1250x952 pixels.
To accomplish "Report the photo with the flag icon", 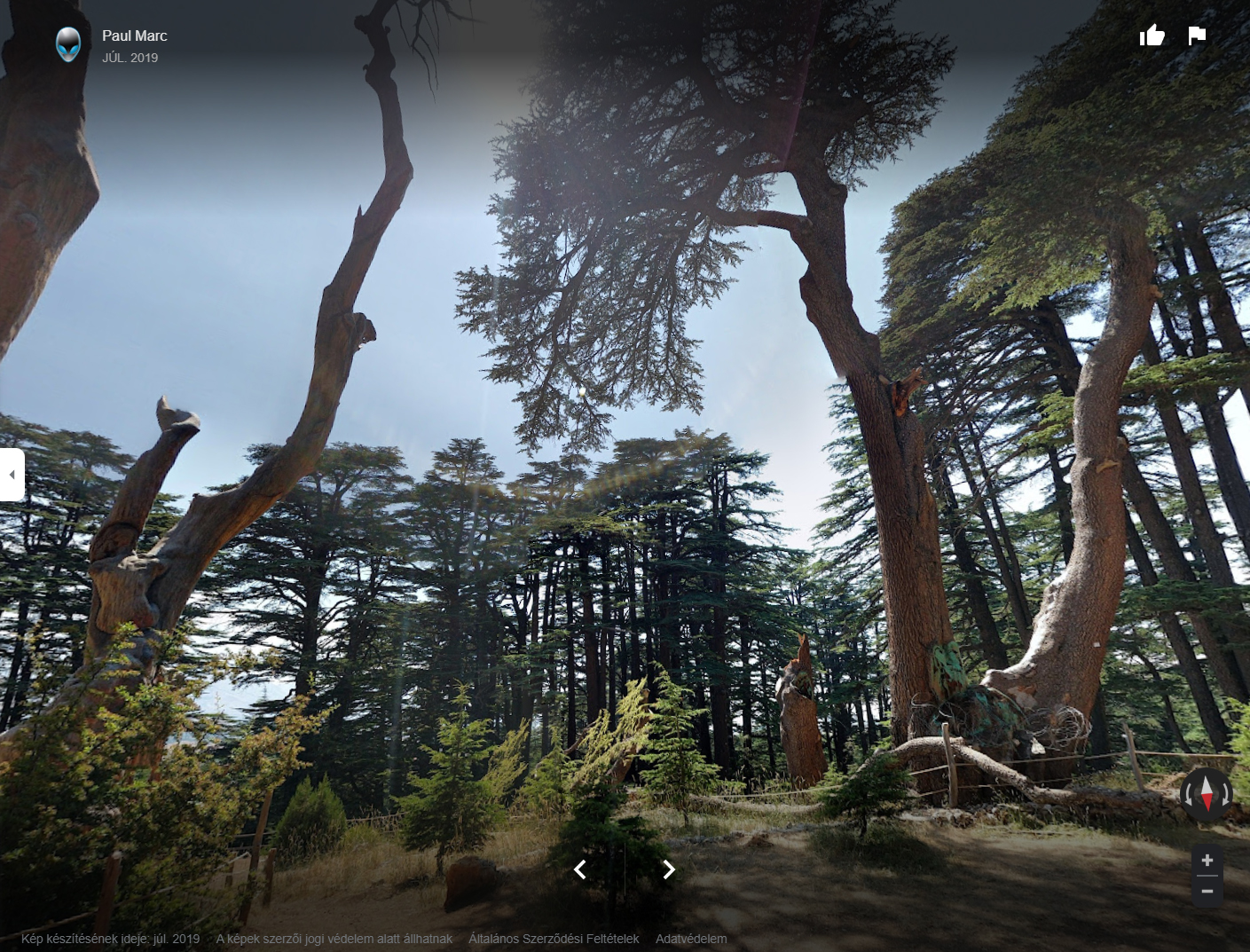I will (1197, 35).
